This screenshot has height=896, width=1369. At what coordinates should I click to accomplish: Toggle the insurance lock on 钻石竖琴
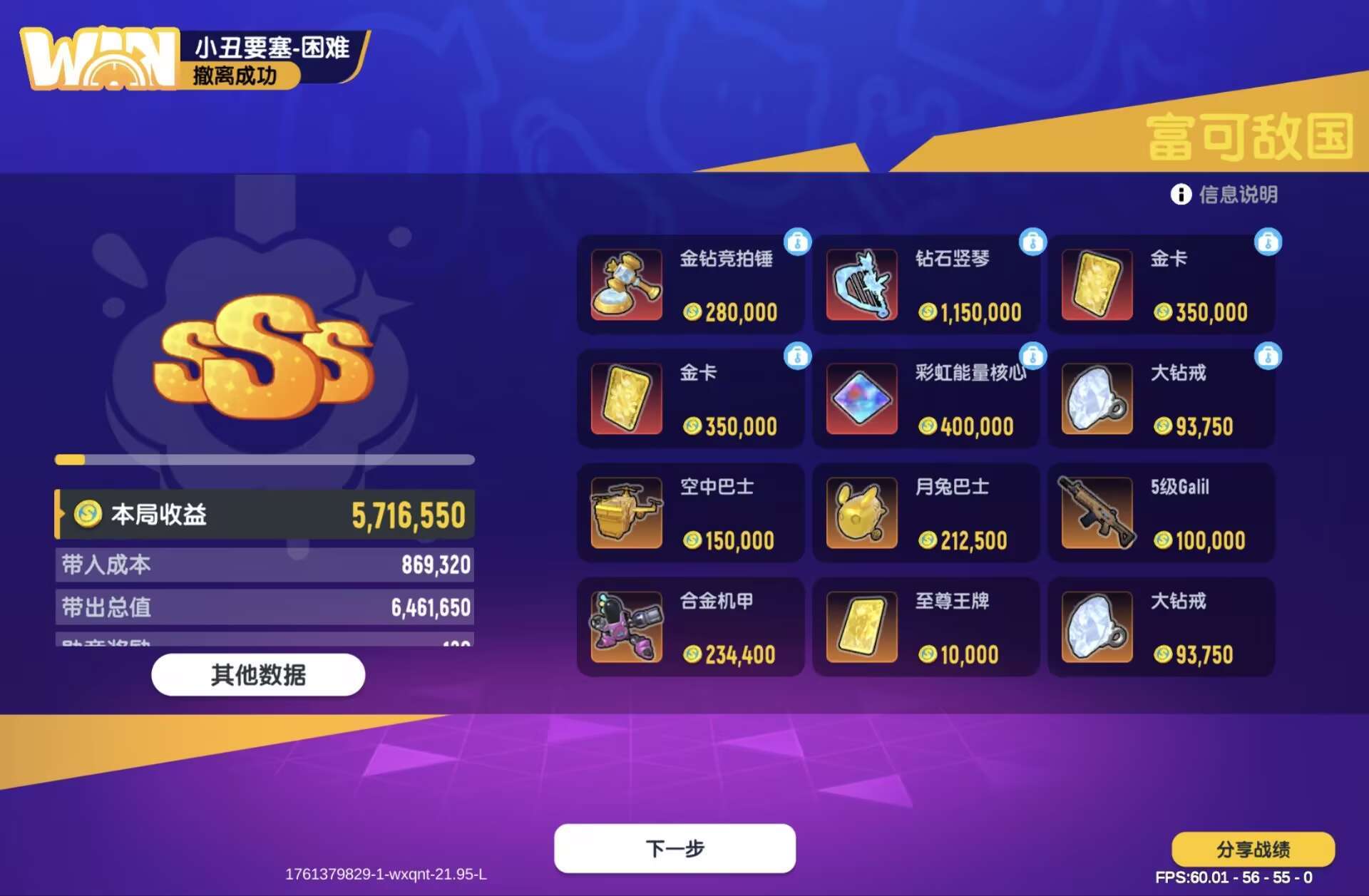pos(1032,242)
